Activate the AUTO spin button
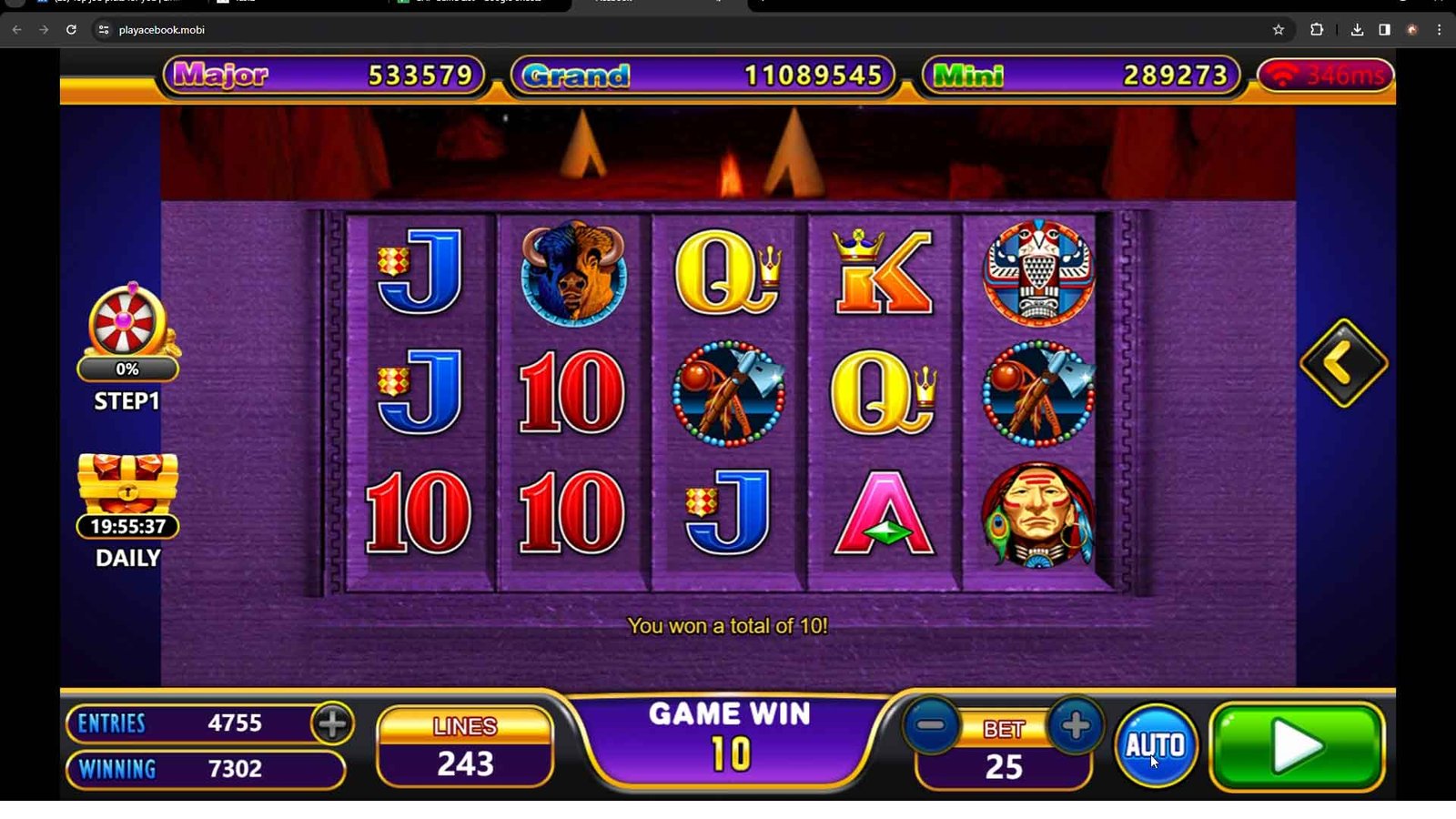This screenshot has height=819, width=1456. coord(1156,745)
